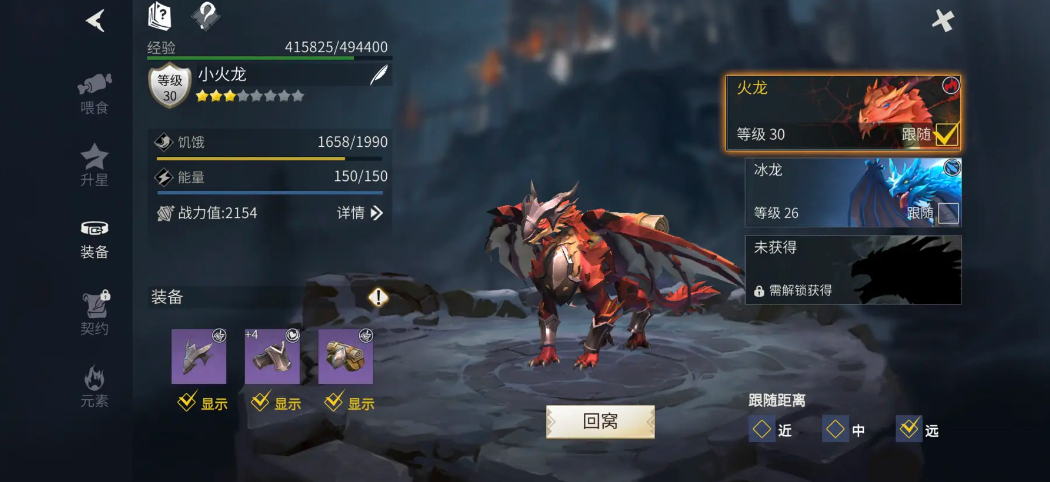Click the question mark help icon

pyautogui.click(x=205, y=16)
